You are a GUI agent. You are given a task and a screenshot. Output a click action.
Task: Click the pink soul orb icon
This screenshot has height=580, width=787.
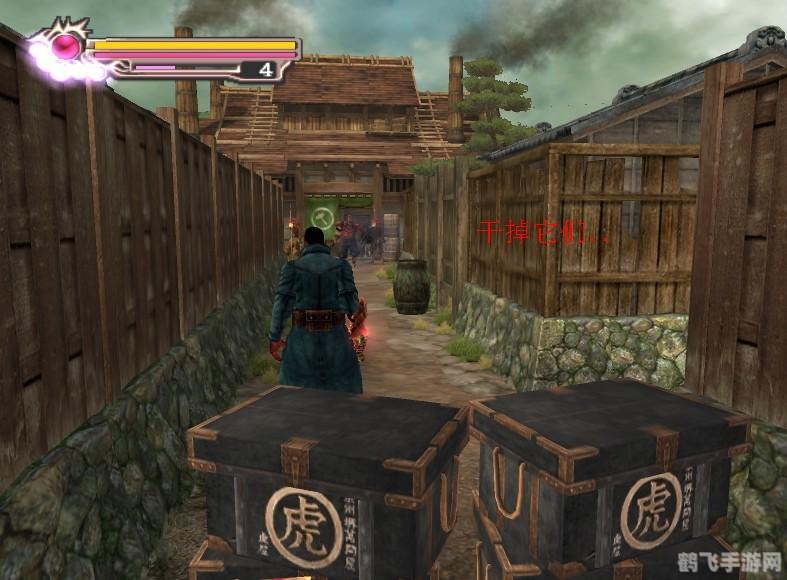[68, 46]
